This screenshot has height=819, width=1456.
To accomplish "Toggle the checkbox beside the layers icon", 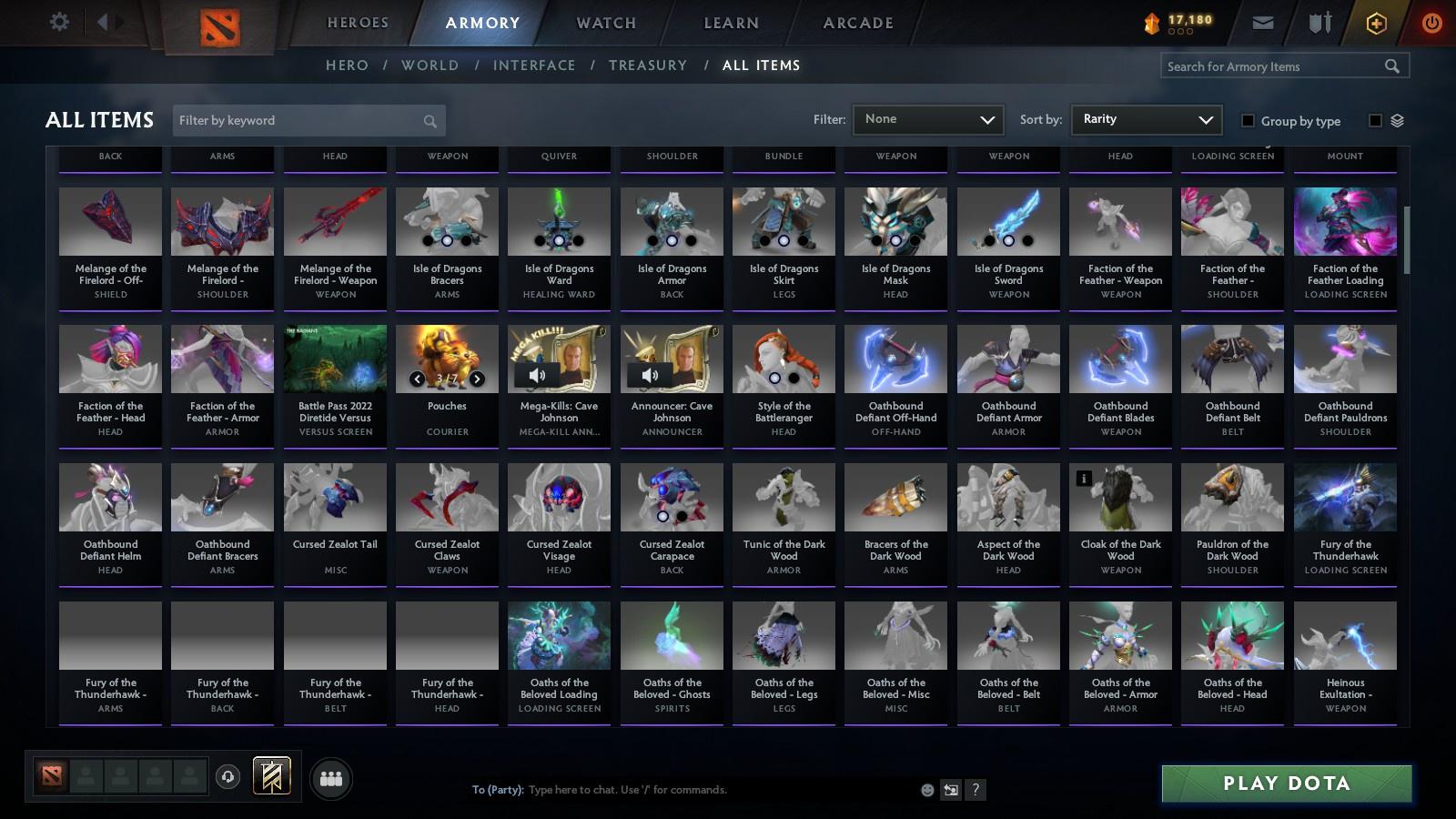I will [x=1377, y=119].
